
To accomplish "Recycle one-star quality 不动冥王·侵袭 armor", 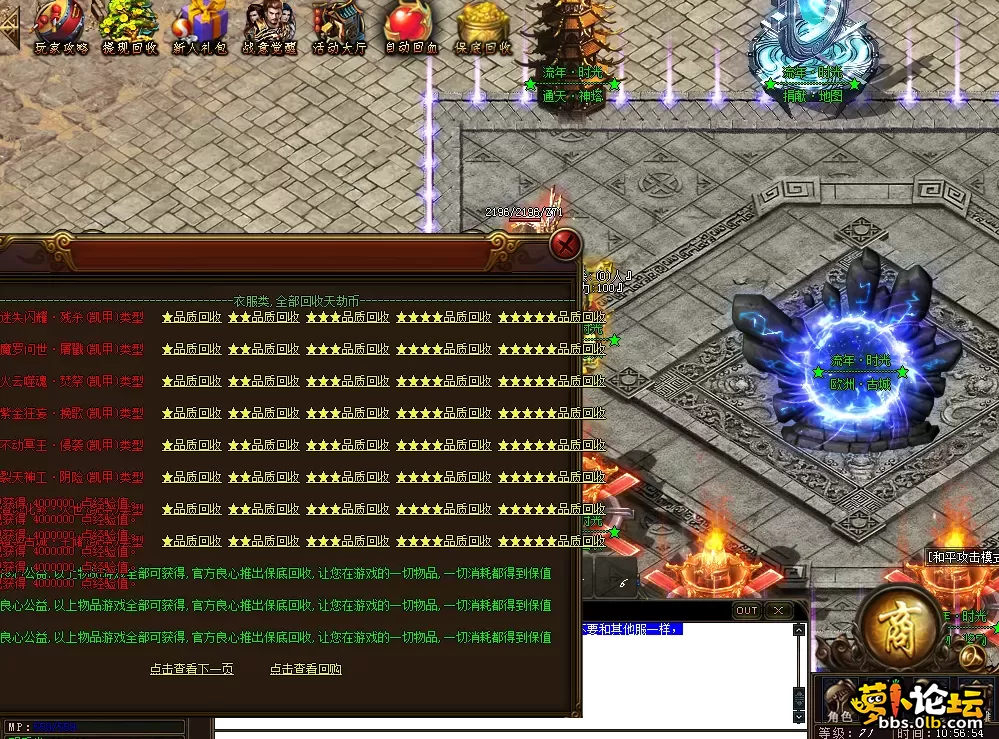I will pyautogui.click(x=192, y=445).
